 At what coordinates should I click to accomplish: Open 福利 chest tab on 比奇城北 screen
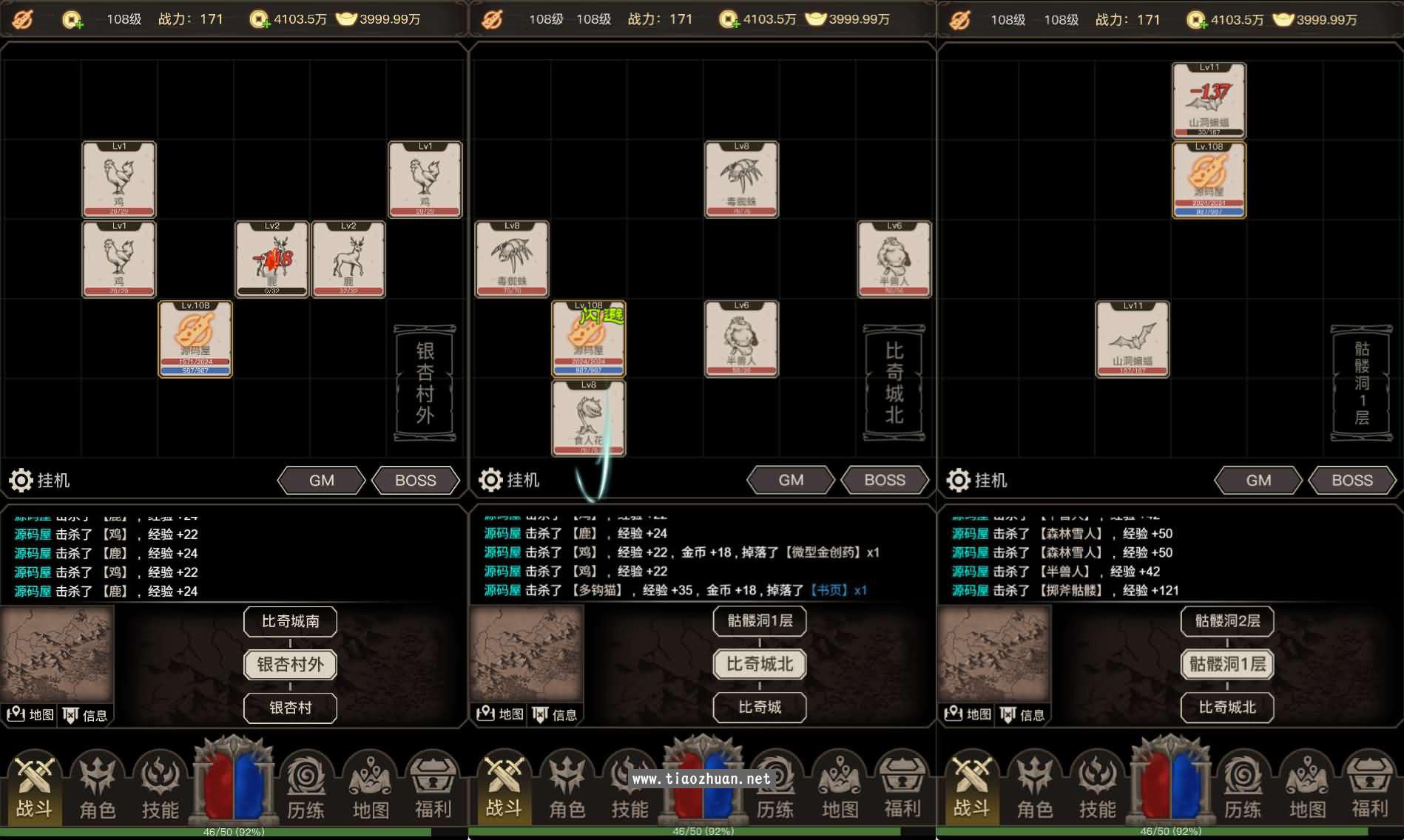coord(902,789)
